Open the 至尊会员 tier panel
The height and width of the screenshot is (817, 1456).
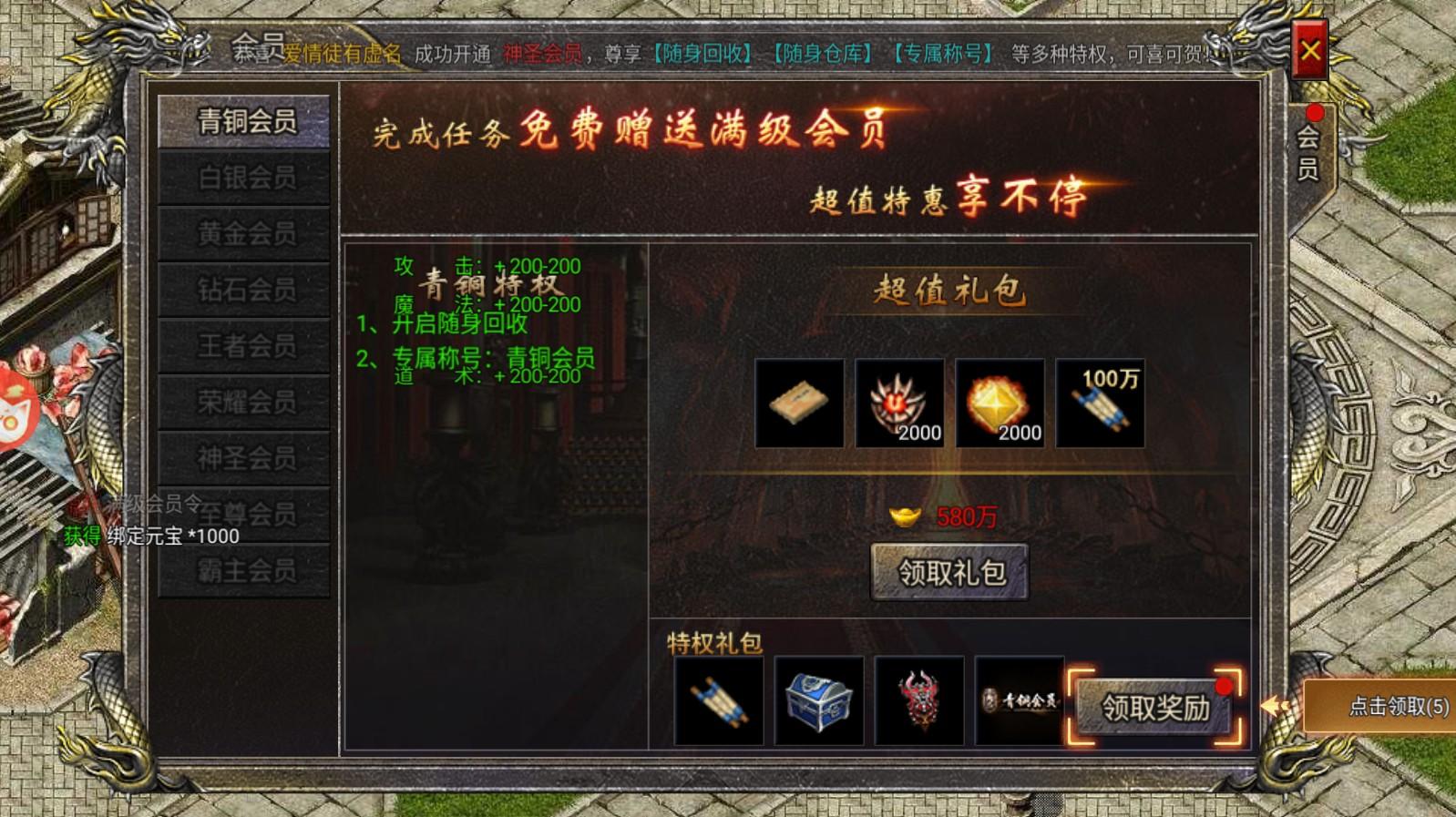pyautogui.click(x=242, y=510)
